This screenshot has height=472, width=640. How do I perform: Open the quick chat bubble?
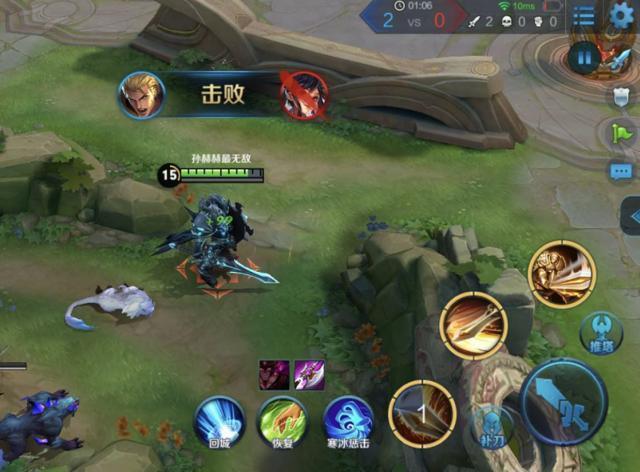click(621, 171)
